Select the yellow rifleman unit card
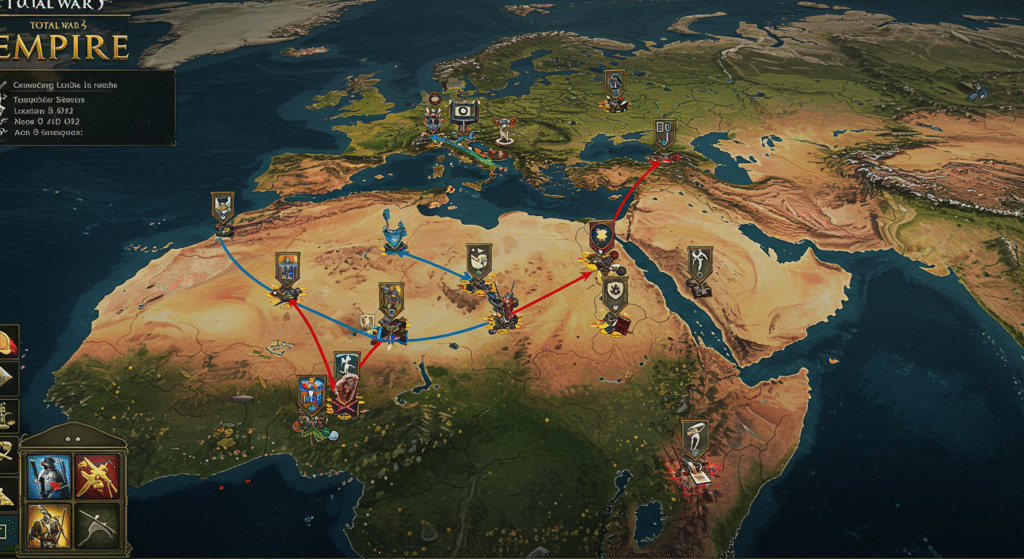The image size is (1024, 559). [49, 524]
